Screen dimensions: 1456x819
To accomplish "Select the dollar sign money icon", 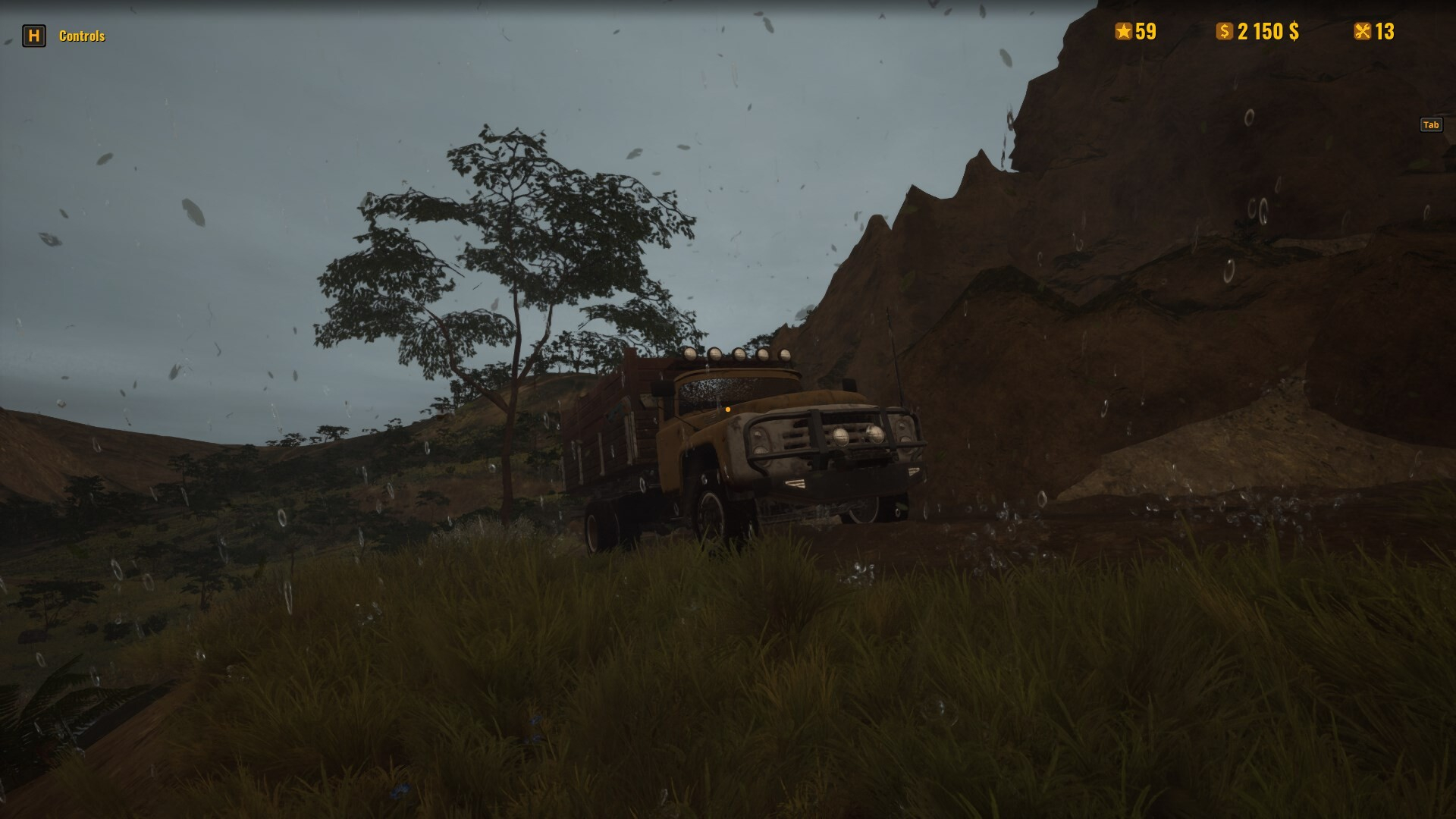I will (x=1225, y=32).
